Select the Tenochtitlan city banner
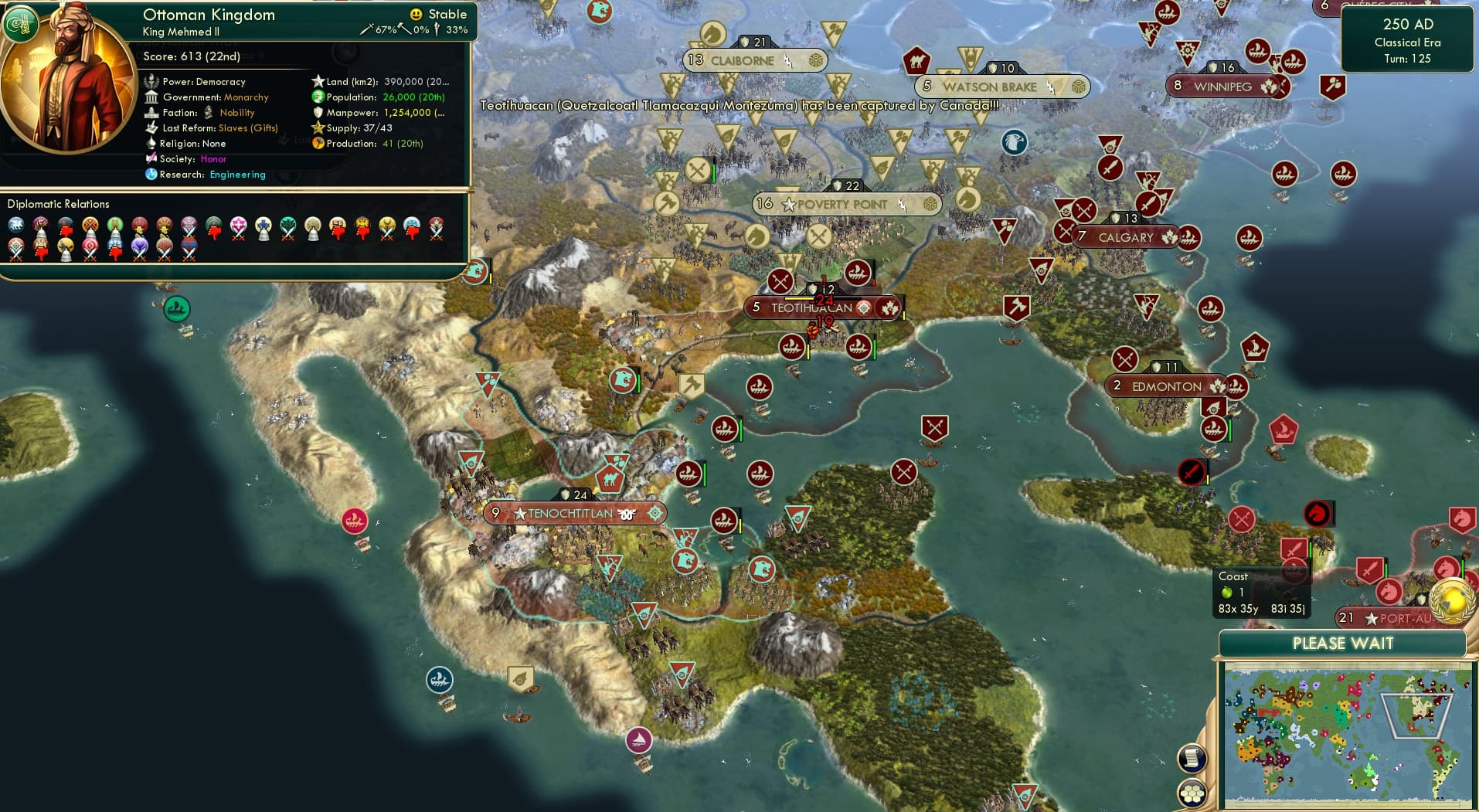The image size is (1479, 812). tap(573, 512)
